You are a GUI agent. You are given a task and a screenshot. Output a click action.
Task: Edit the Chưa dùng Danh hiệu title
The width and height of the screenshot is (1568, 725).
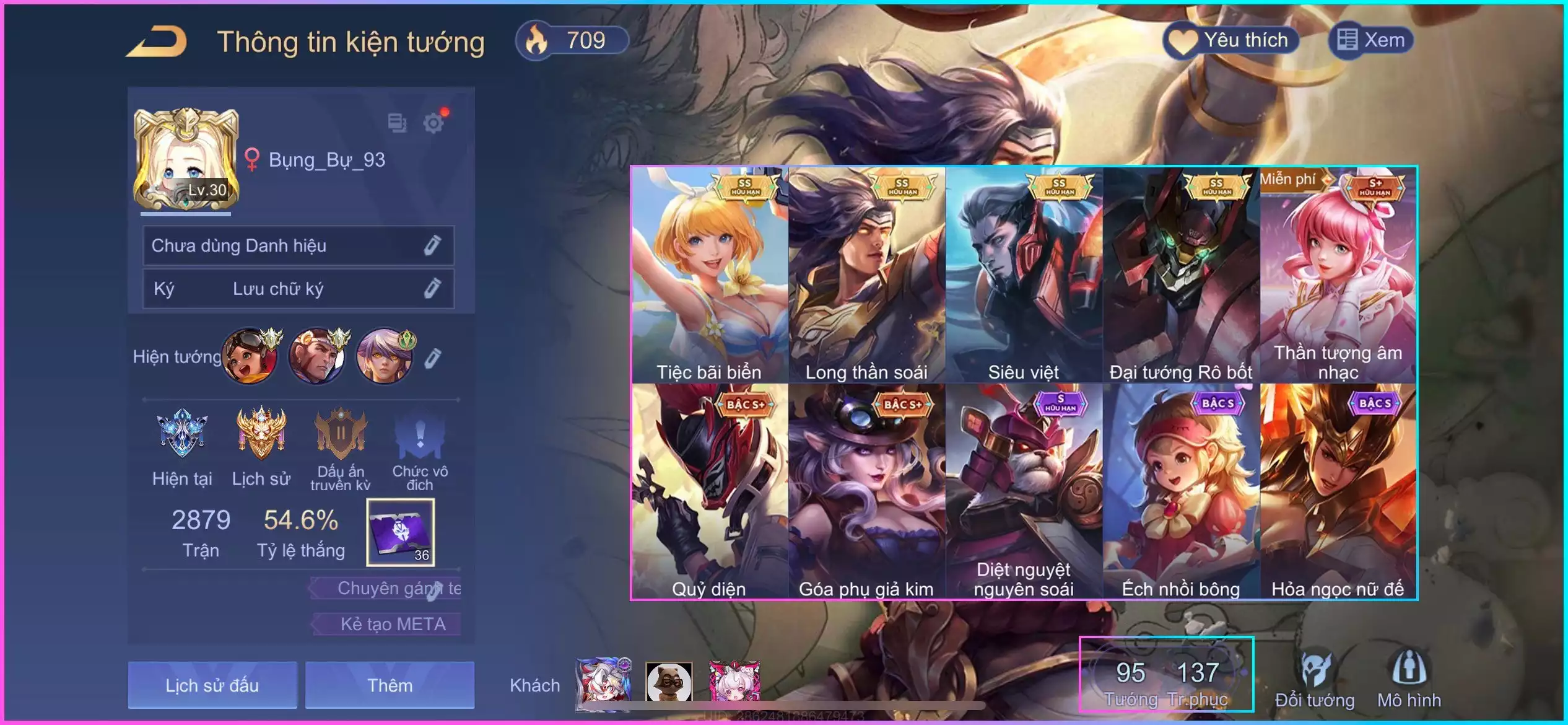pyautogui.click(x=432, y=245)
